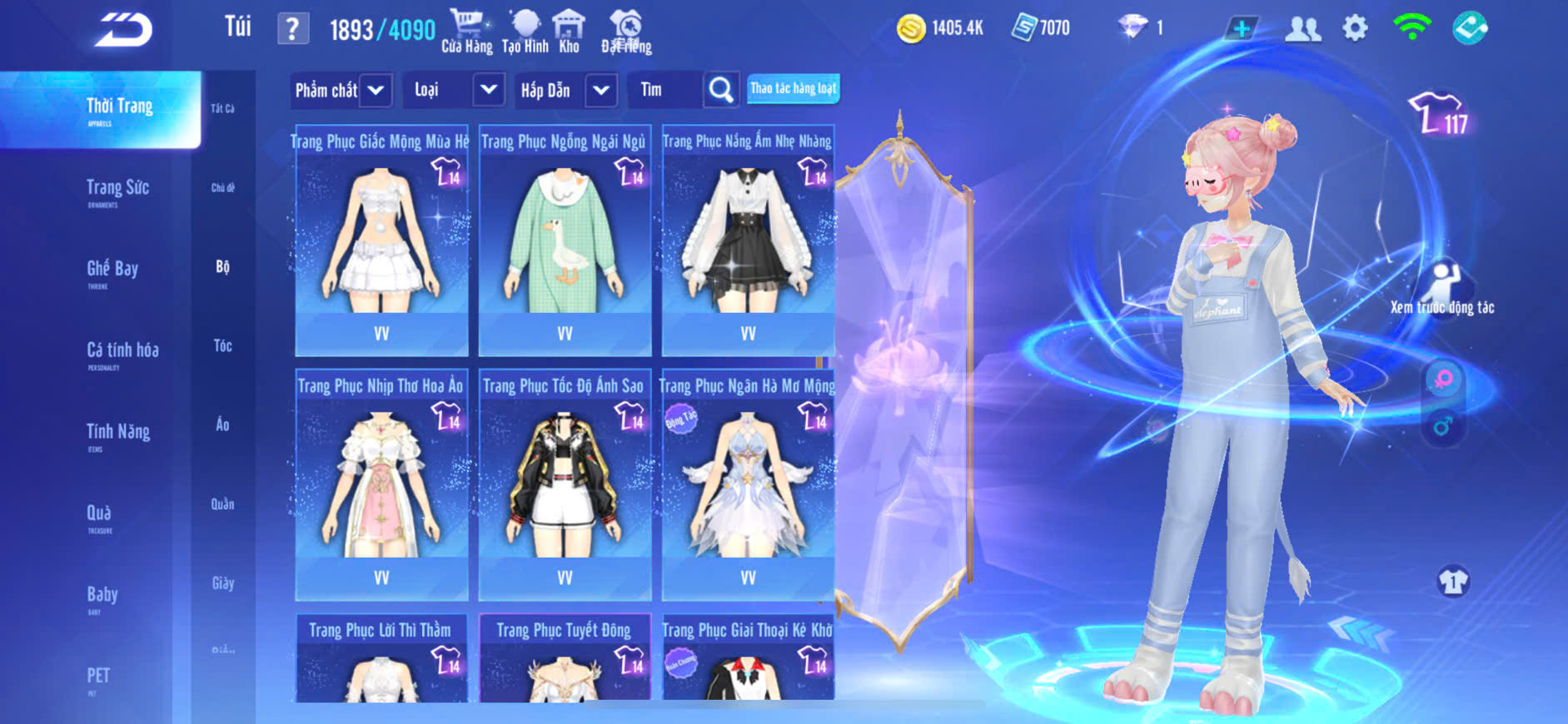Open the Kho storage
Screen dimensions: 1568x724
point(569,32)
